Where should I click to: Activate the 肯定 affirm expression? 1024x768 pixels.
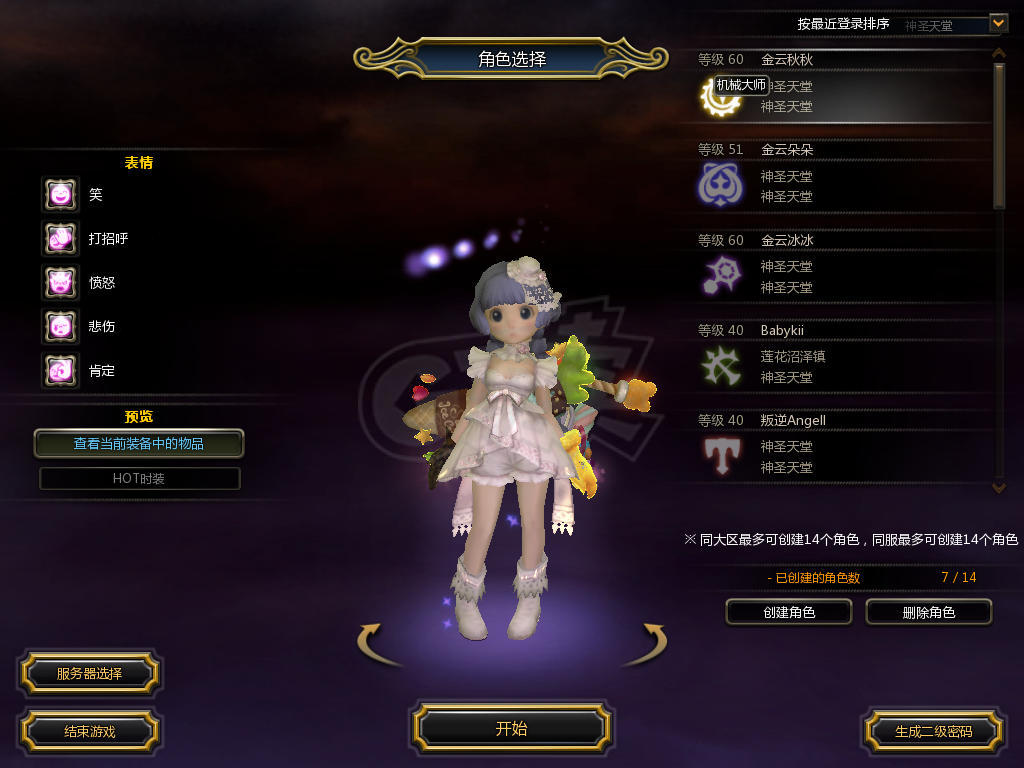click(60, 370)
